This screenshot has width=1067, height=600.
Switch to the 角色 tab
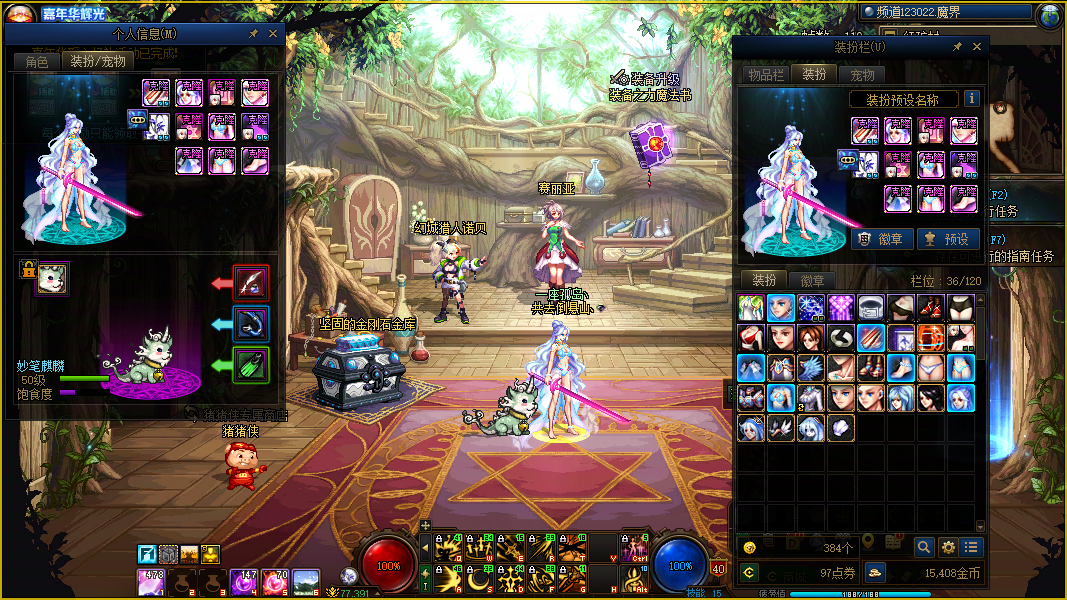tap(37, 61)
